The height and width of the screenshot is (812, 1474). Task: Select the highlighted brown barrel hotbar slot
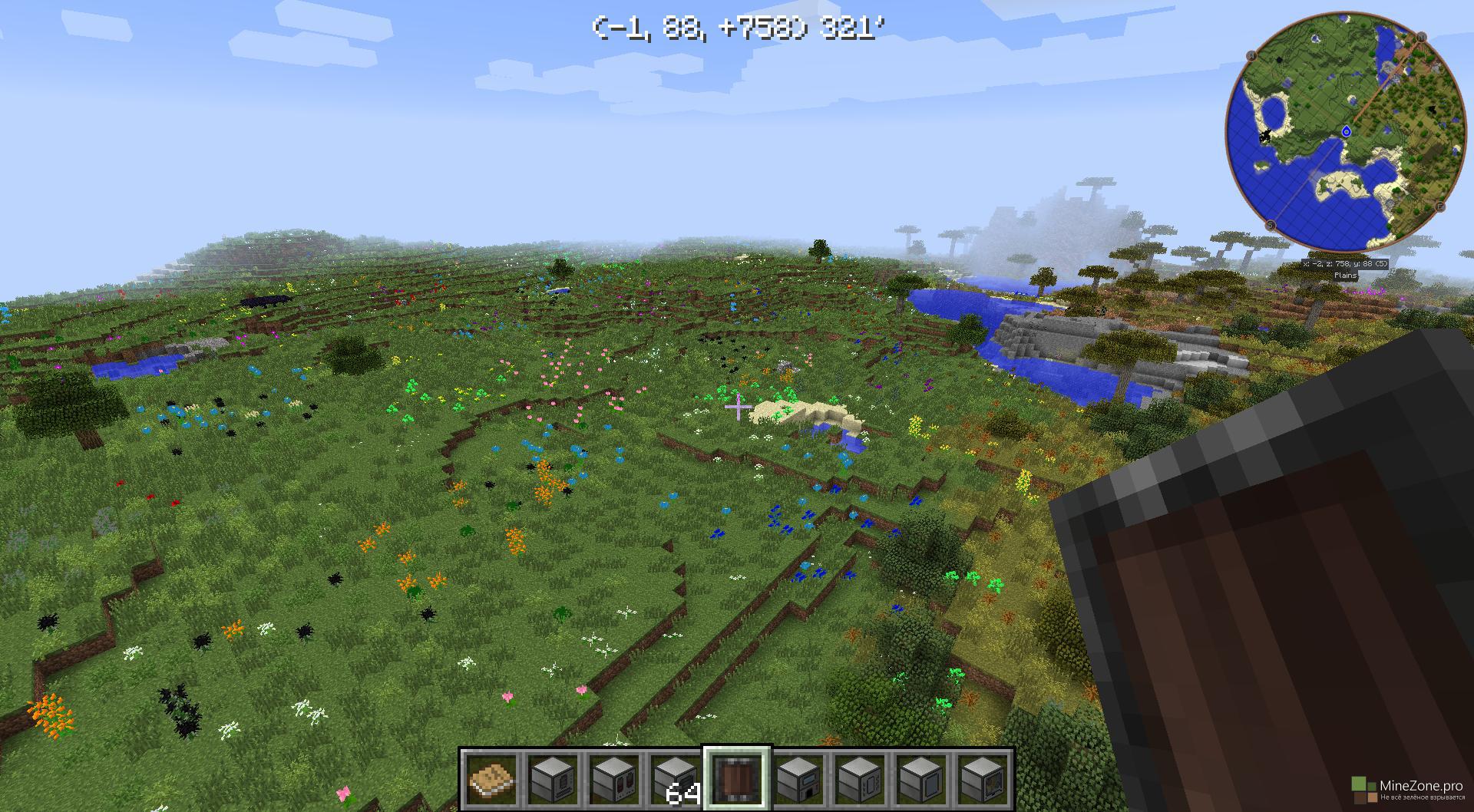tap(737, 778)
